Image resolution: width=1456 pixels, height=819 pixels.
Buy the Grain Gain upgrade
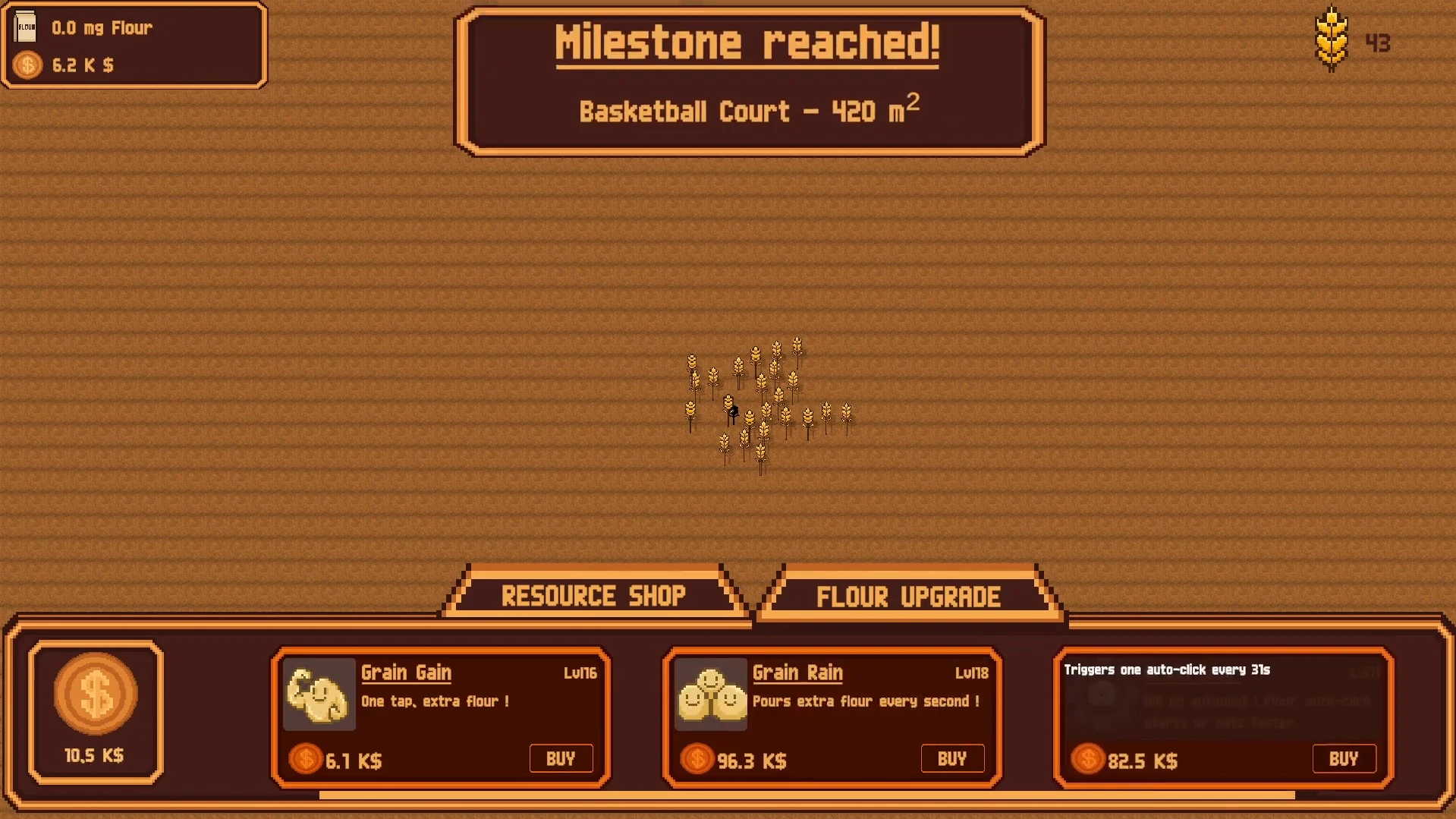561,758
